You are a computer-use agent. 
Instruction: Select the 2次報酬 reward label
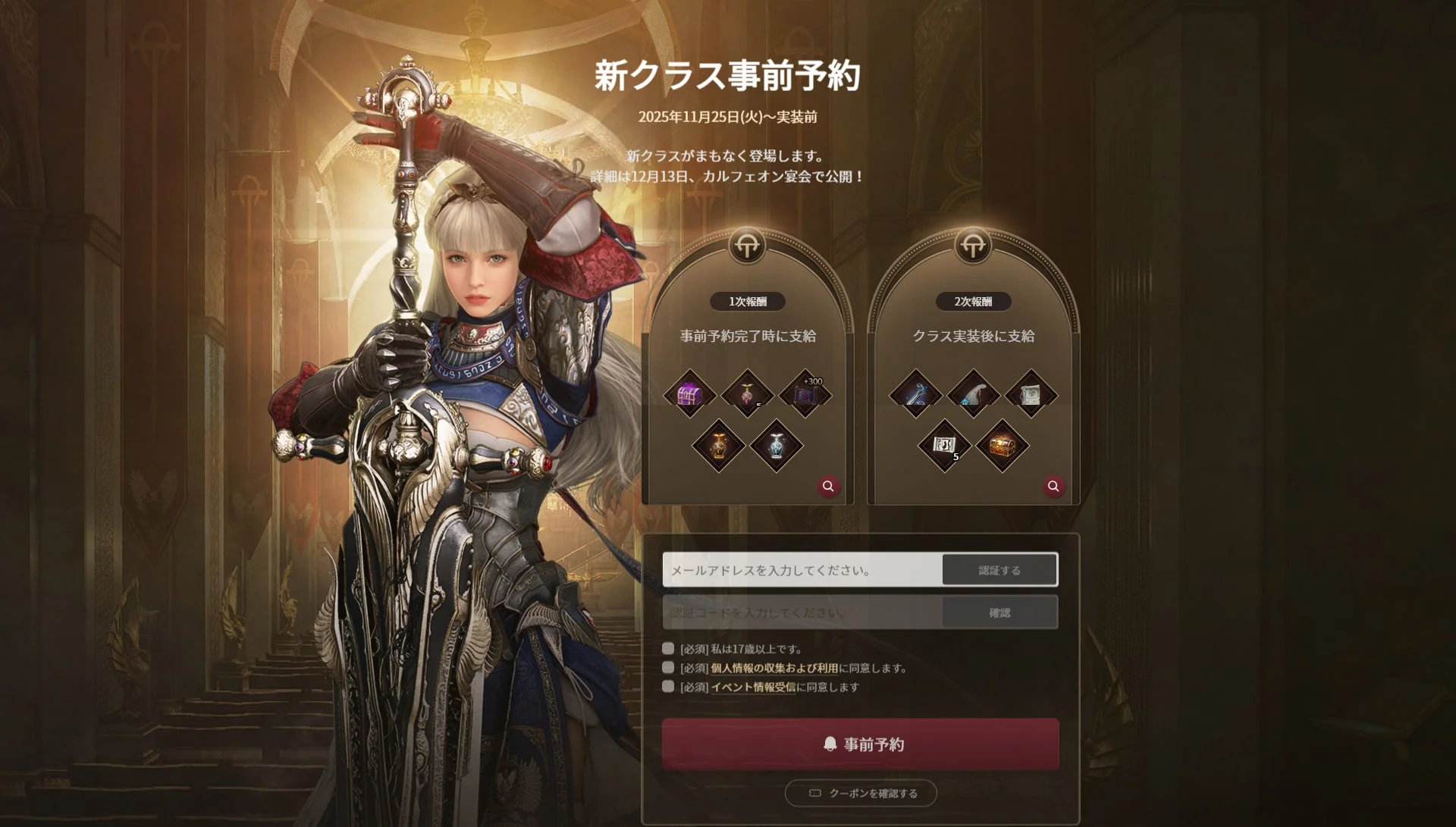(973, 302)
